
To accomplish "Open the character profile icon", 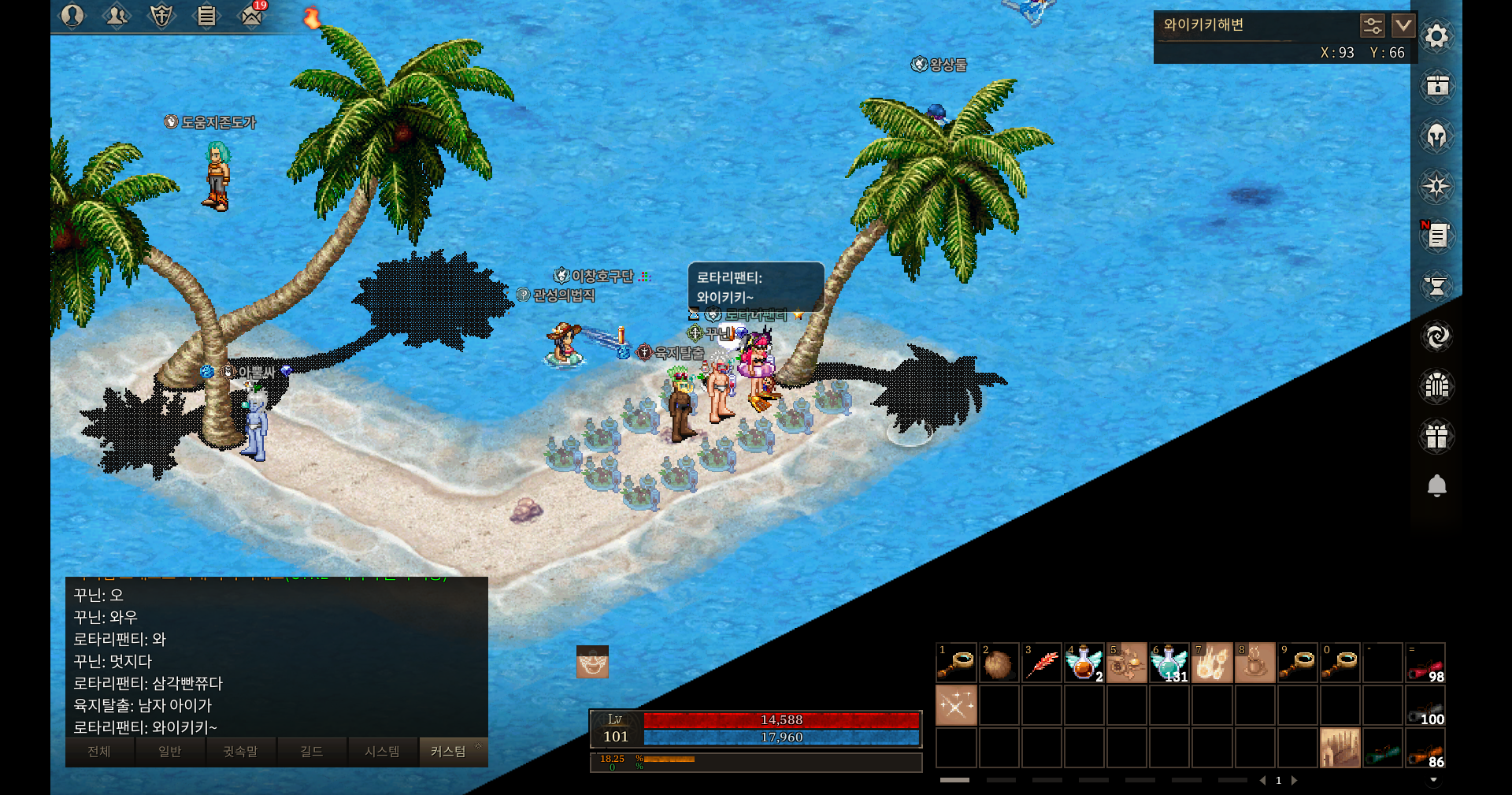I will click(72, 16).
